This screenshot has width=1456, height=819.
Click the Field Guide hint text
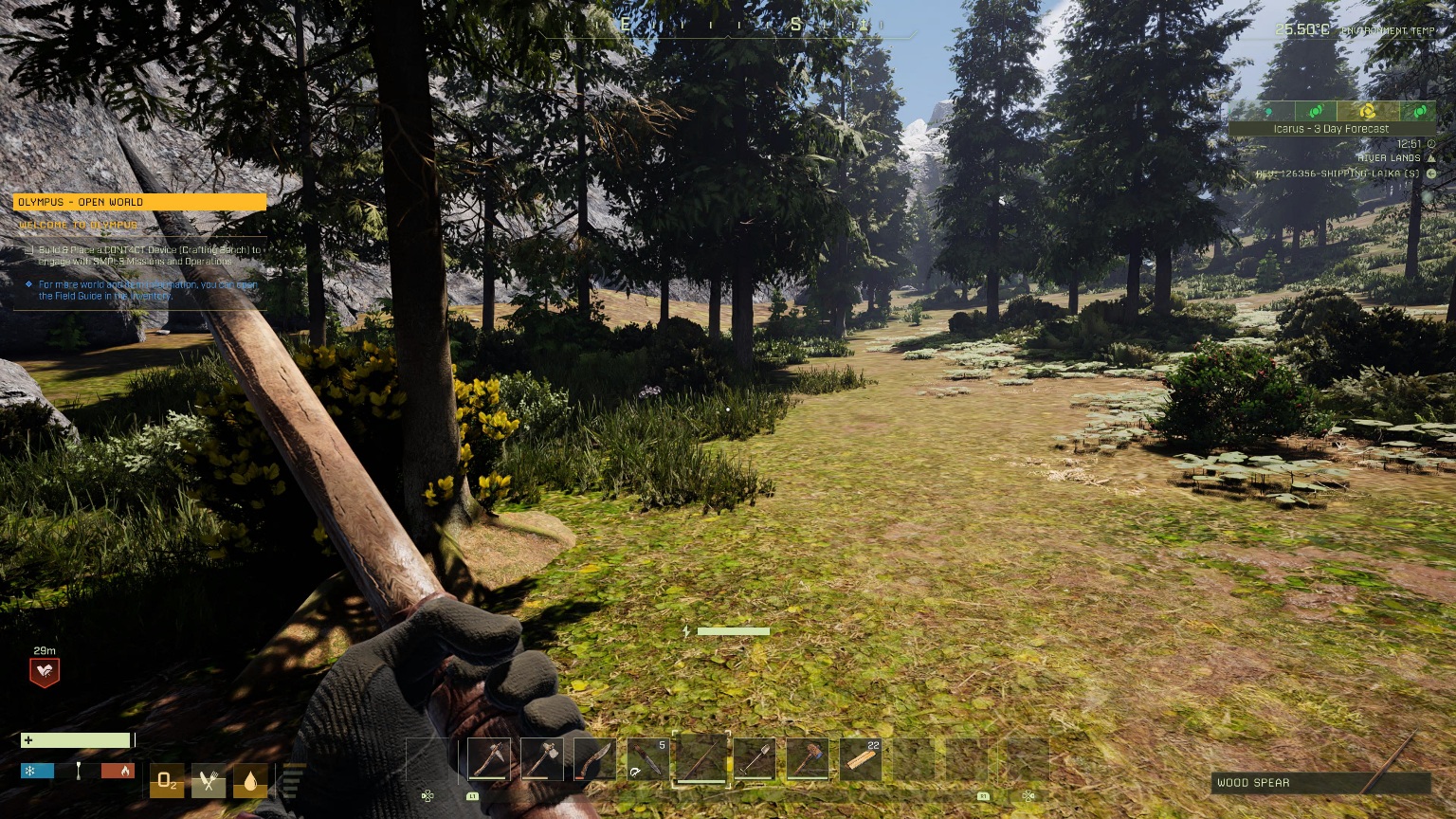click(147, 290)
